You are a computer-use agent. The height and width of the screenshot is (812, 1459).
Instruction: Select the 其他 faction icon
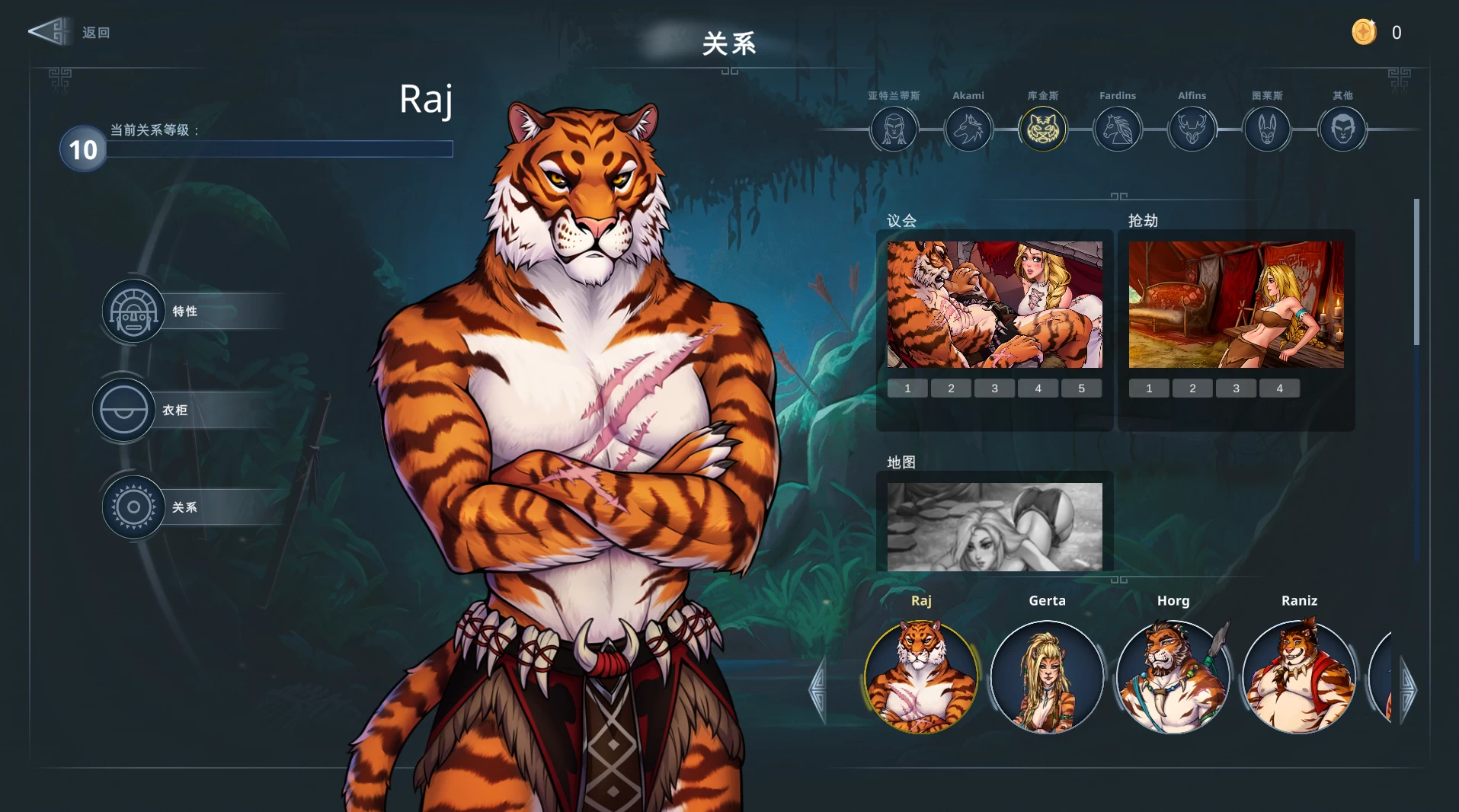(x=1342, y=129)
